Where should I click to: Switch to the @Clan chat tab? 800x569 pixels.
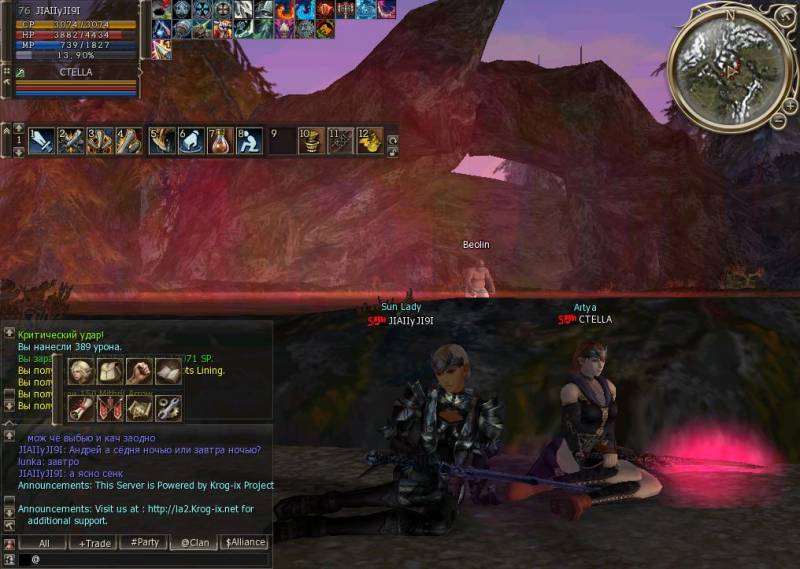(194, 543)
